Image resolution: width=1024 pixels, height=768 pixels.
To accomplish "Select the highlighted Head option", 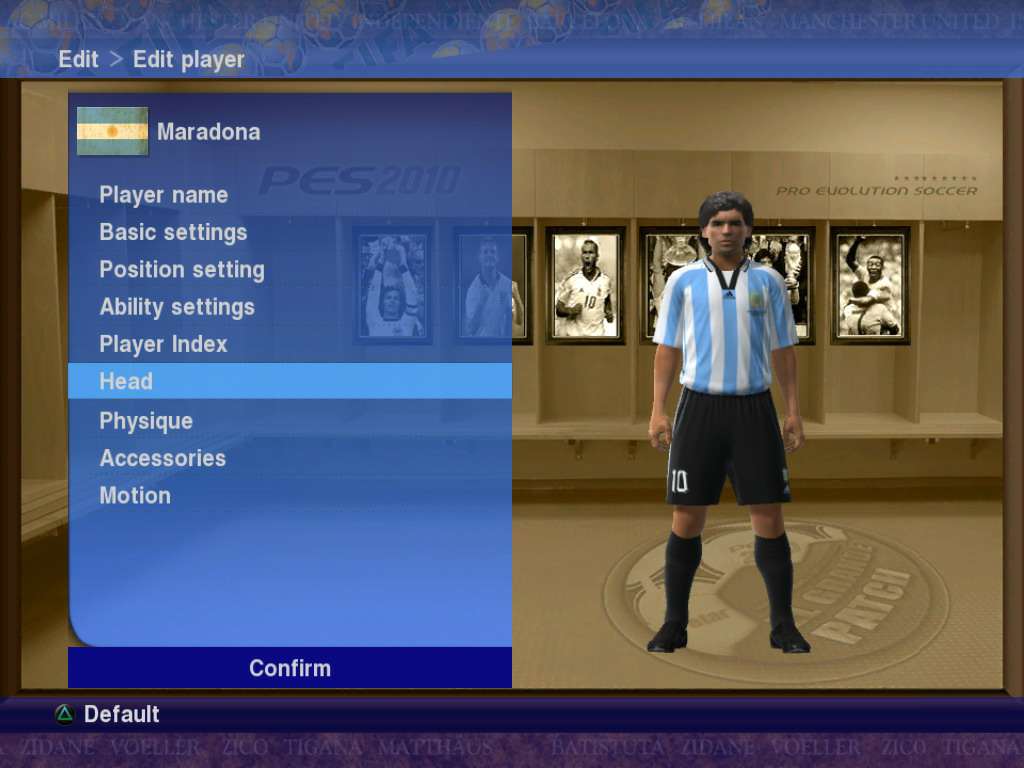I will pyautogui.click(x=126, y=381).
